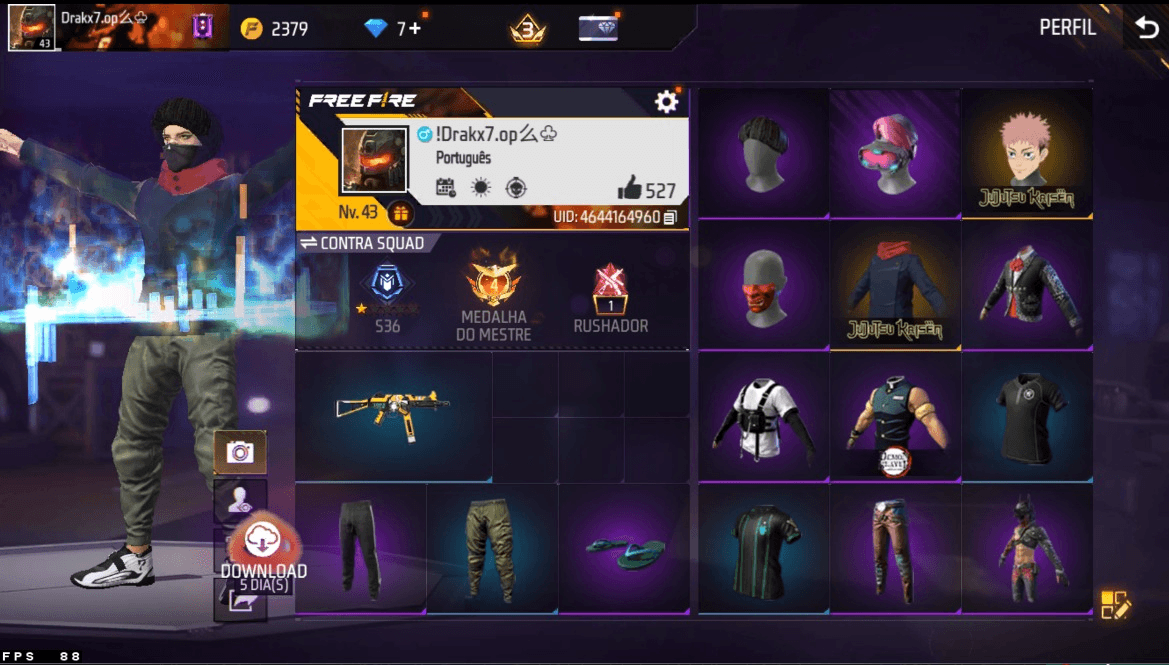Choose the Jujutsu Kaisen navy jacket
The image size is (1169, 665).
[x=894, y=284]
